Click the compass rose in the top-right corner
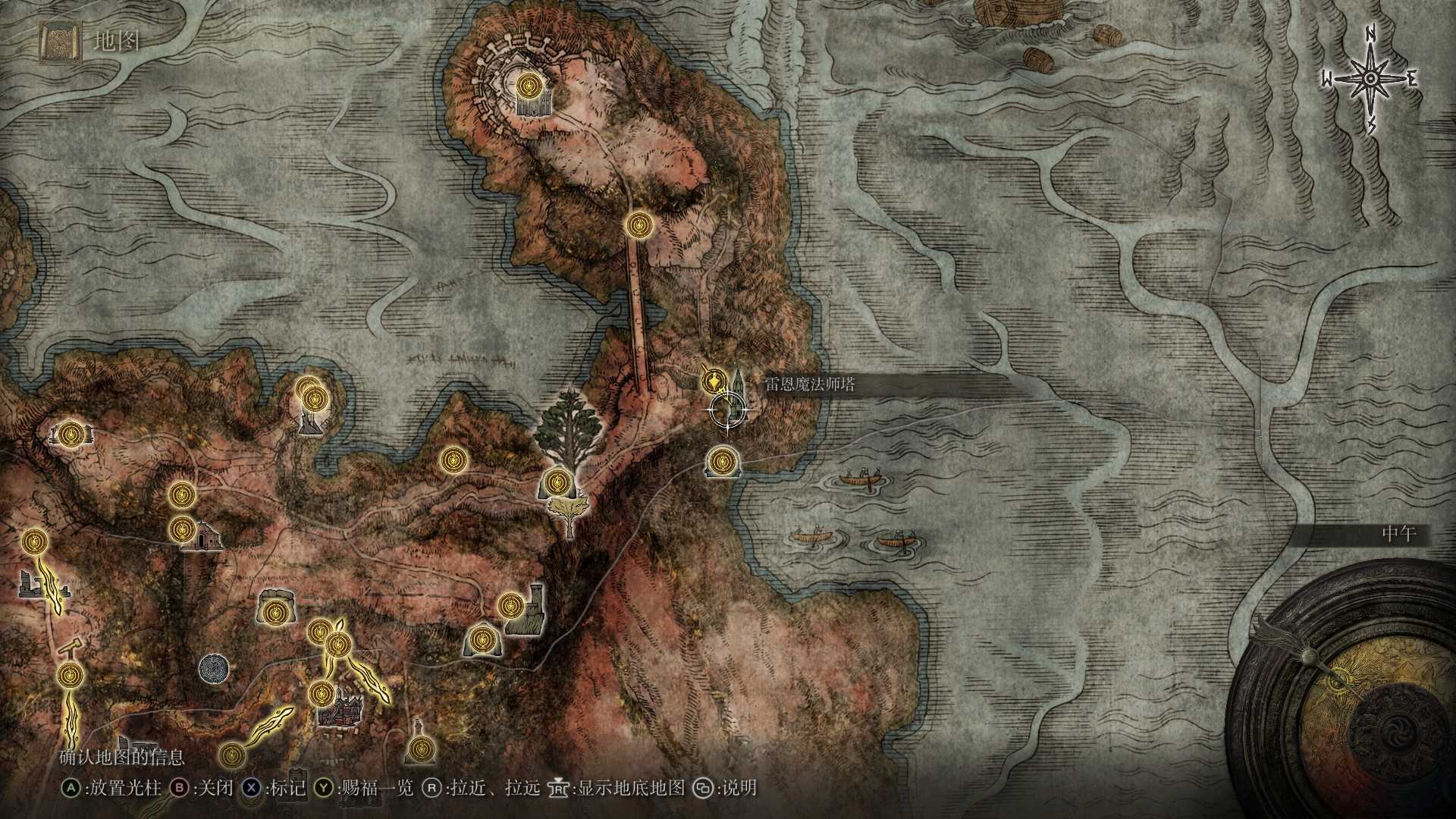Image resolution: width=1456 pixels, height=819 pixels. (x=1370, y=76)
